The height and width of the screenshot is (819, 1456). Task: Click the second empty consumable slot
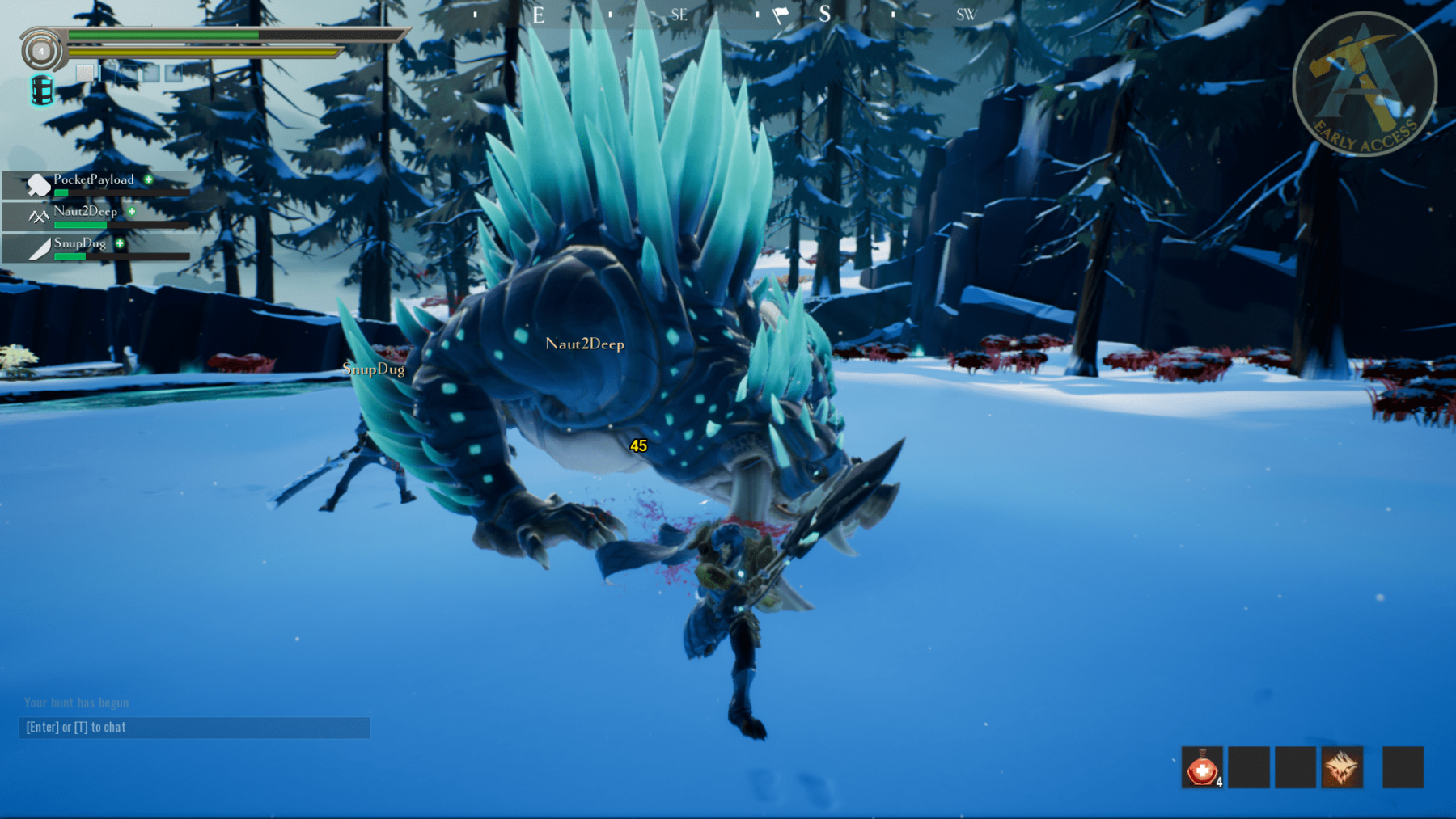point(1249,767)
